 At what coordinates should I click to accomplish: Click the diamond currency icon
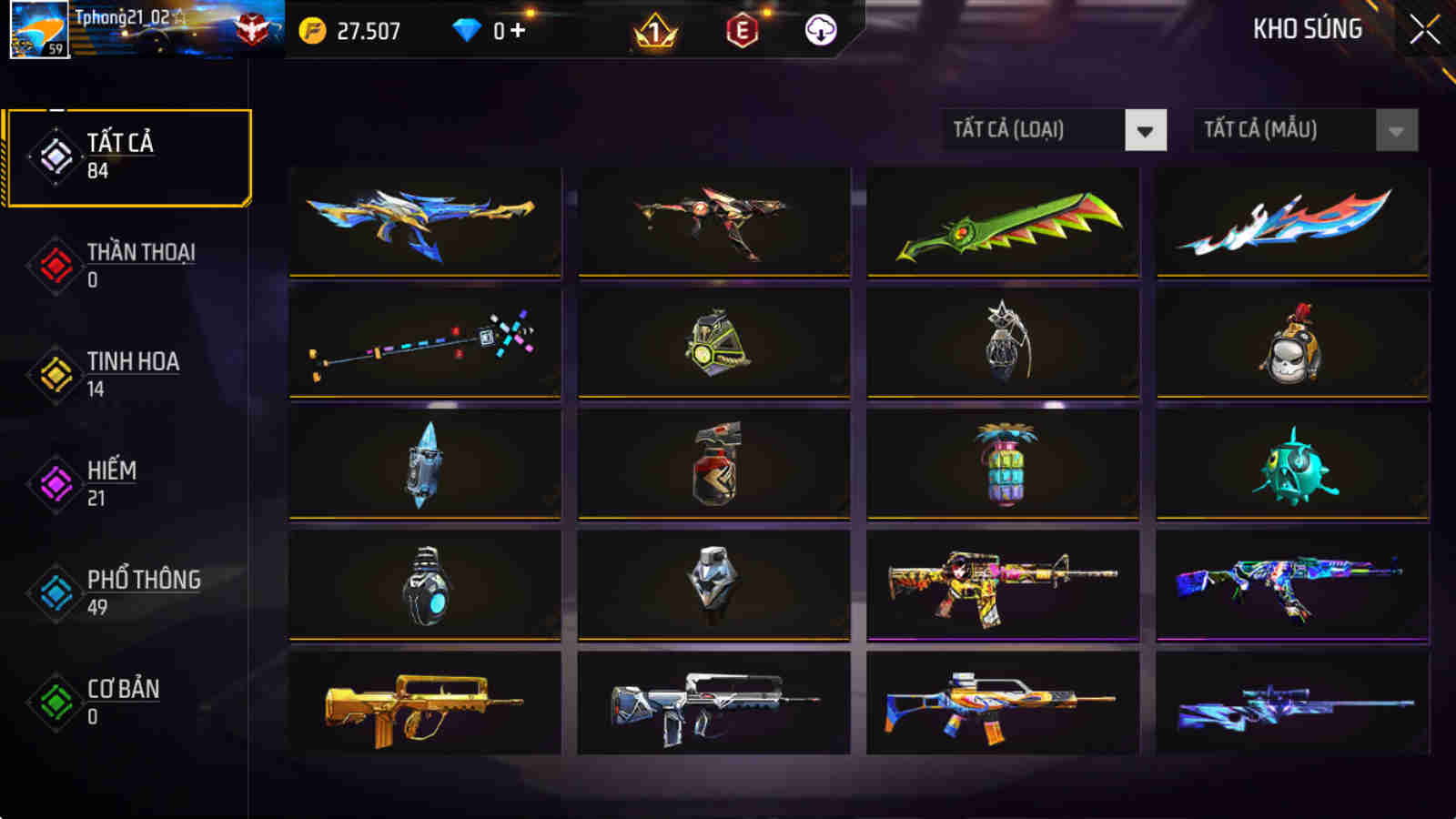point(467,29)
